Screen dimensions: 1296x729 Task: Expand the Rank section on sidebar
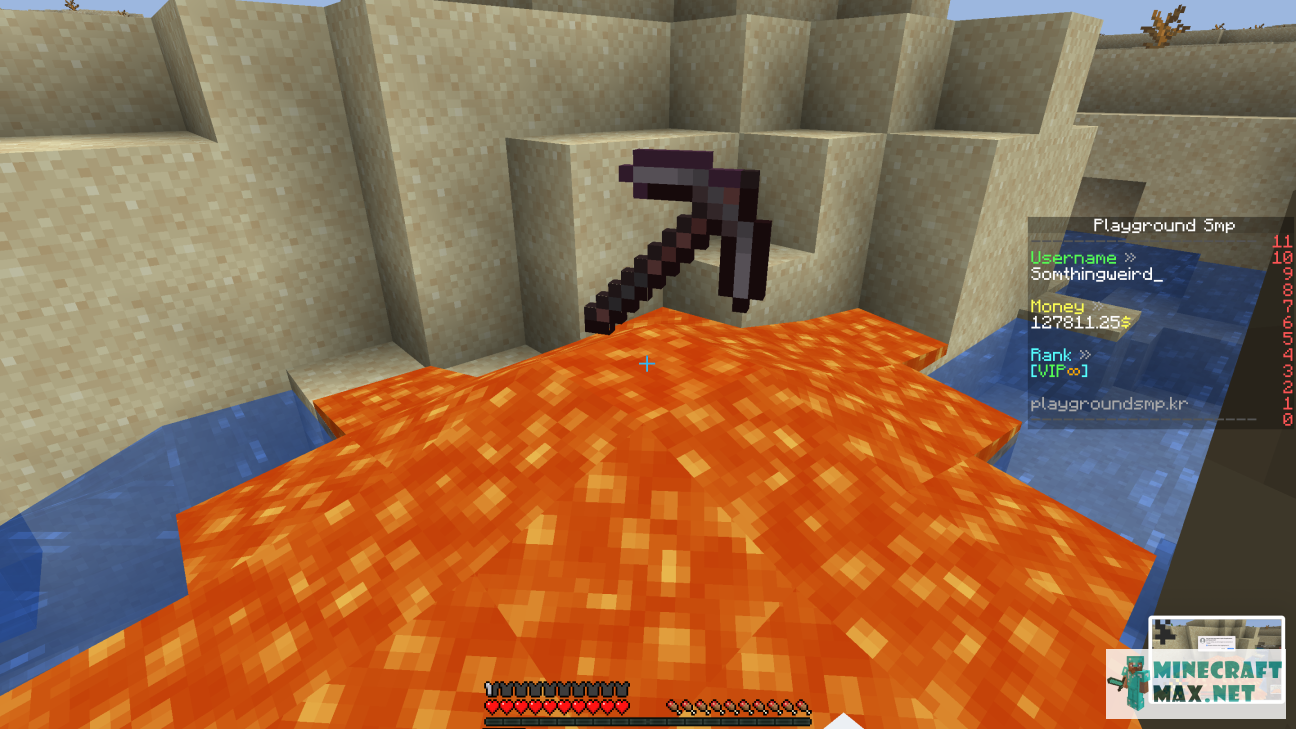click(1060, 354)
